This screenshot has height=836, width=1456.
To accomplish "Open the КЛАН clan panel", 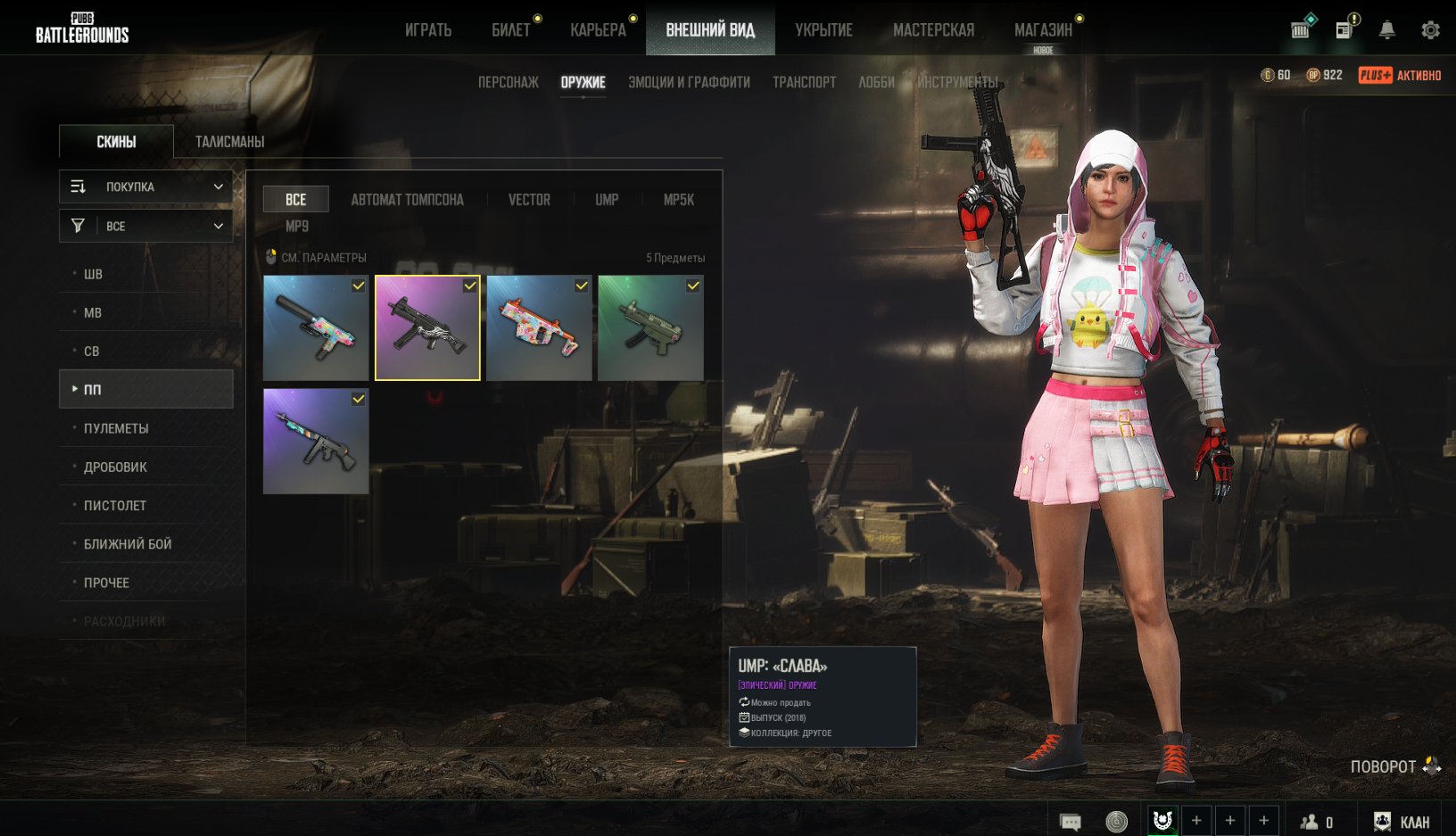I will (1404, 822).
